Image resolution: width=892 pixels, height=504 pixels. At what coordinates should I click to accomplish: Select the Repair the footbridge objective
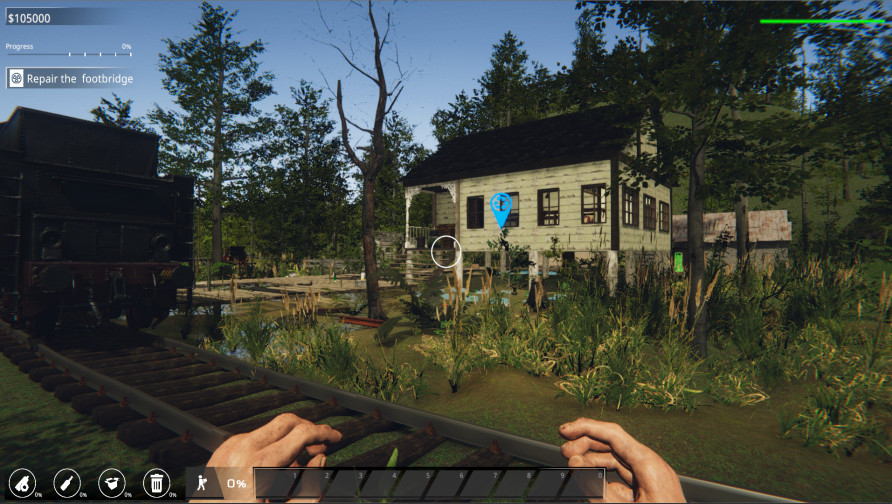coord(70,78)
